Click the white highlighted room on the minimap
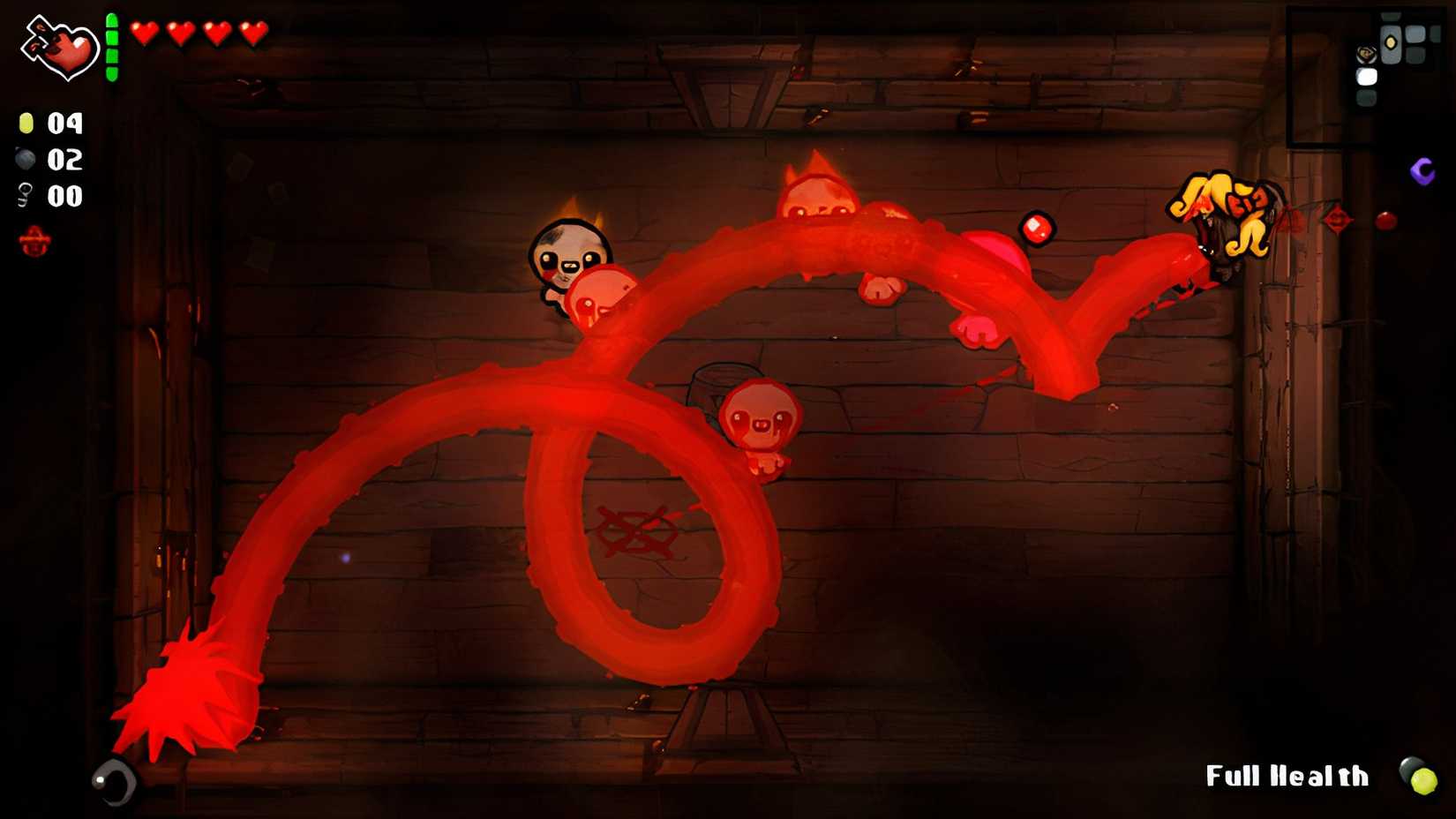This screenshot has width=1456, height=819. (1367, 77)
